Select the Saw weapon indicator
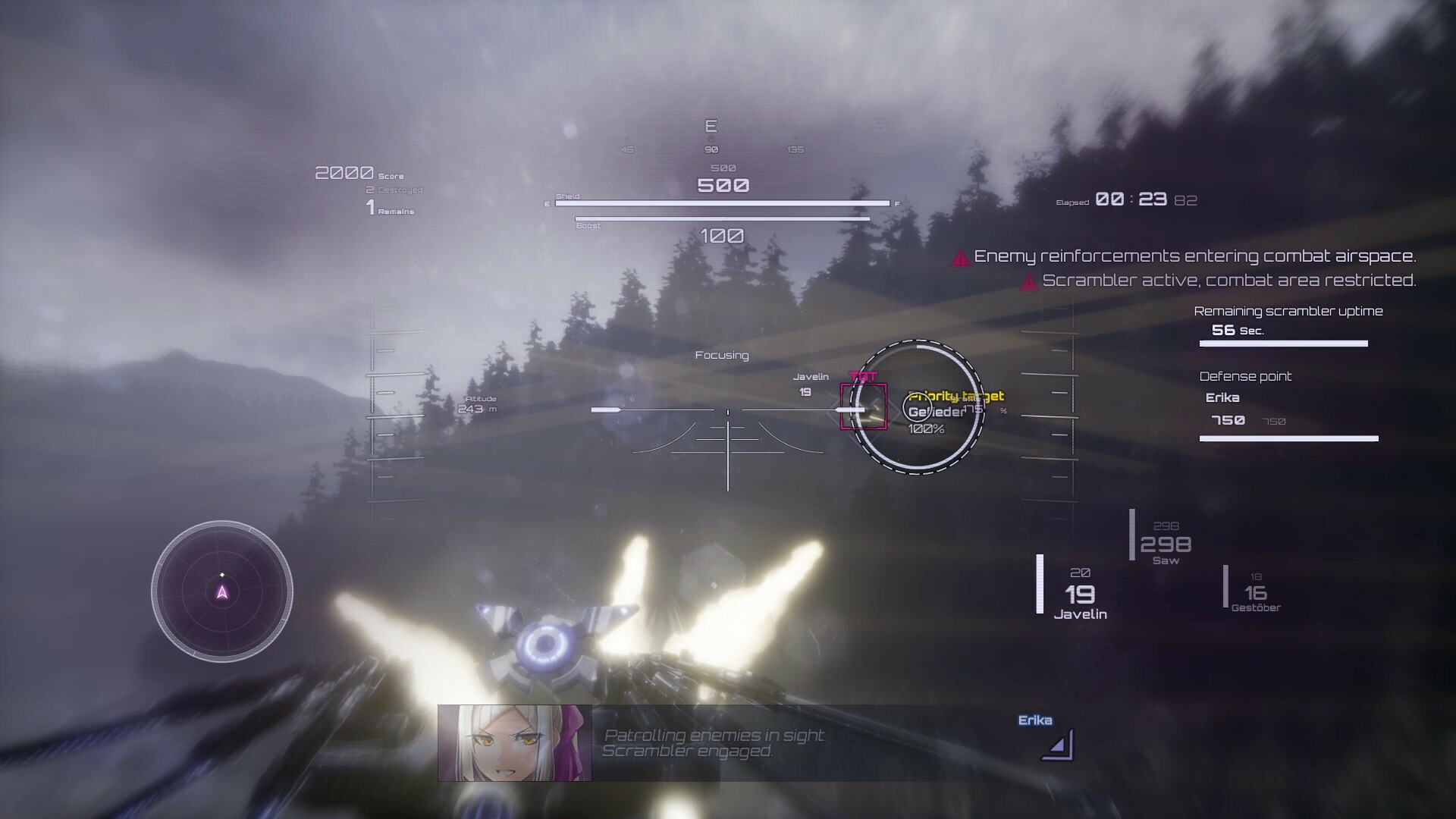The image size is (1456, 819). (1165, 542)
